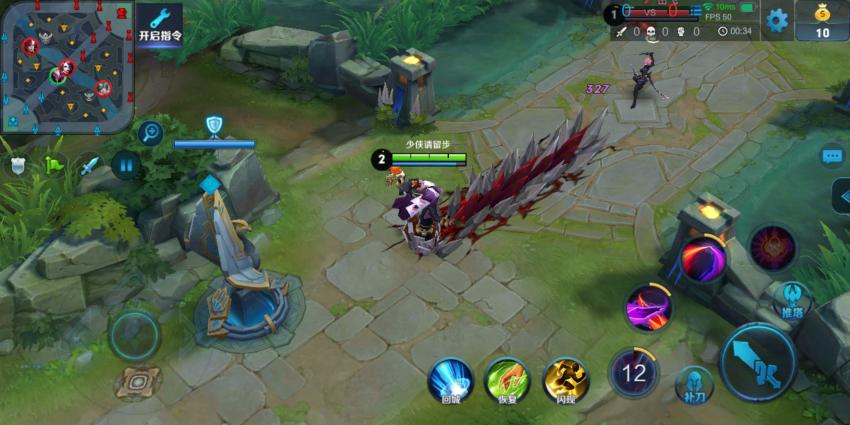Open the battlefield minimap

click(x=67, y=66)
